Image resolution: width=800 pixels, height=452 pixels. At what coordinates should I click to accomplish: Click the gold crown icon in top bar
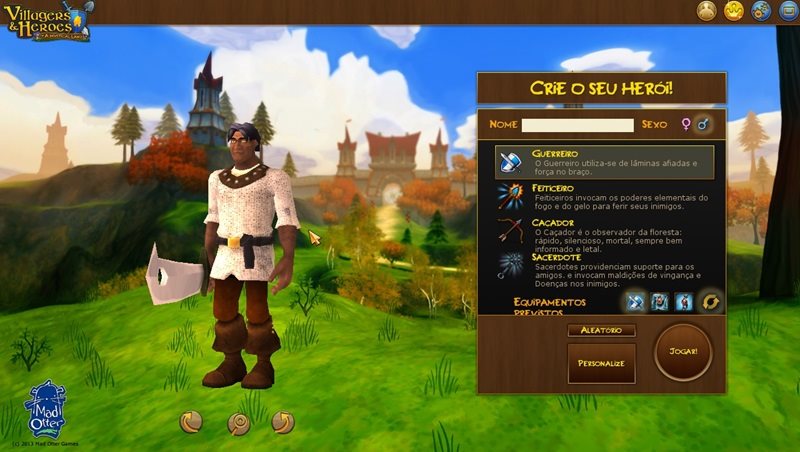click(x=733, y=11)
